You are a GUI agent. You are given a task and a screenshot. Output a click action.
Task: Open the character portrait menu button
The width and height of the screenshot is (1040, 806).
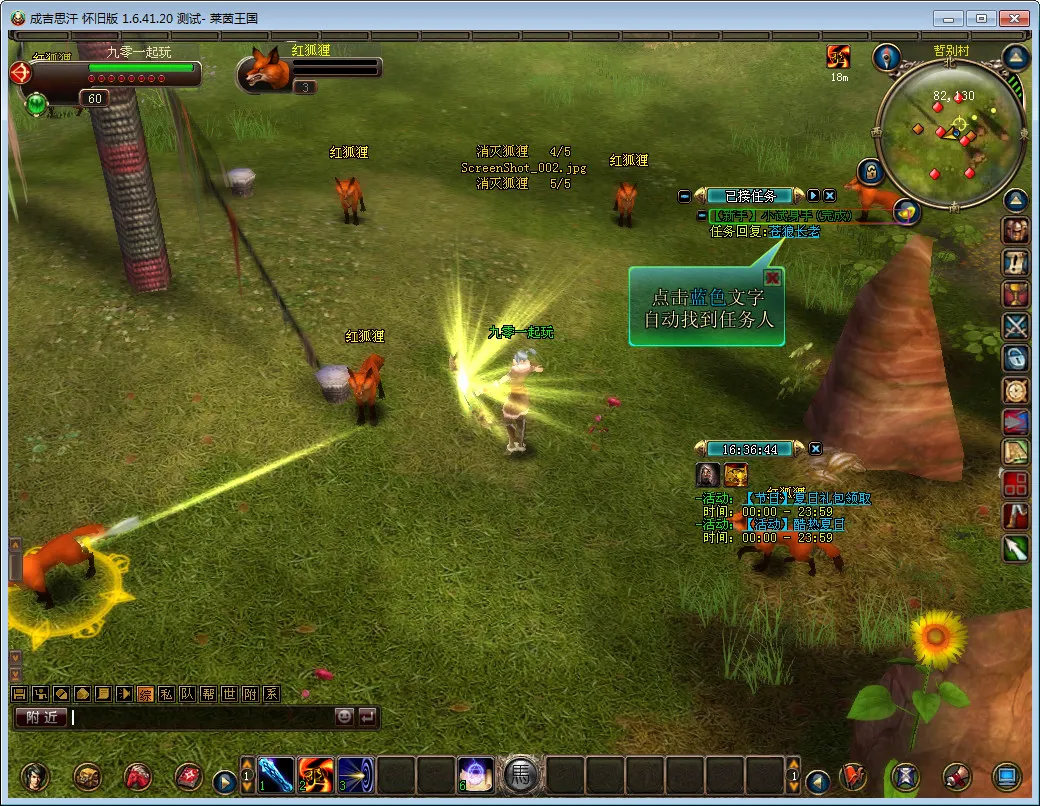click(x=36, y=776)
